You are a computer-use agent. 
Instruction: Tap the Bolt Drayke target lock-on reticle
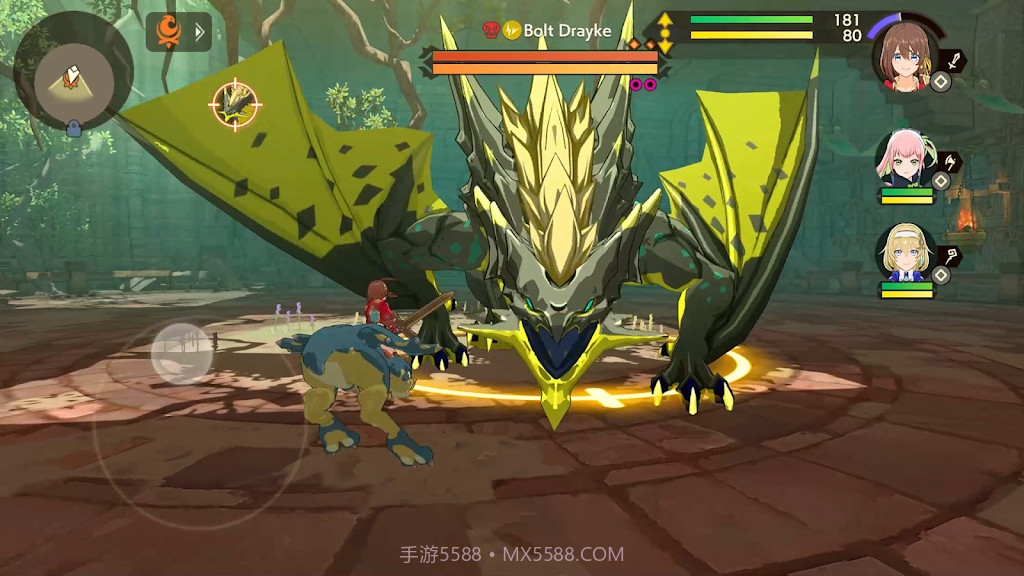coord(235,102)
